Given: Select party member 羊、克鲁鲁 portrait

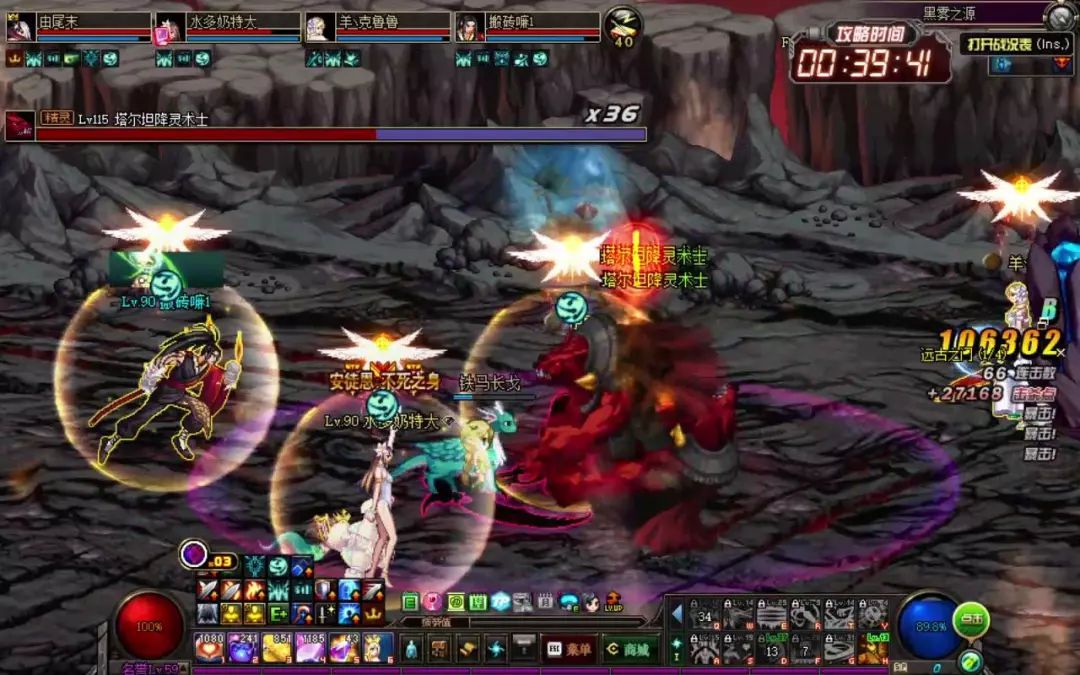Looking at the screenshot, I should [x=319, y=28].
